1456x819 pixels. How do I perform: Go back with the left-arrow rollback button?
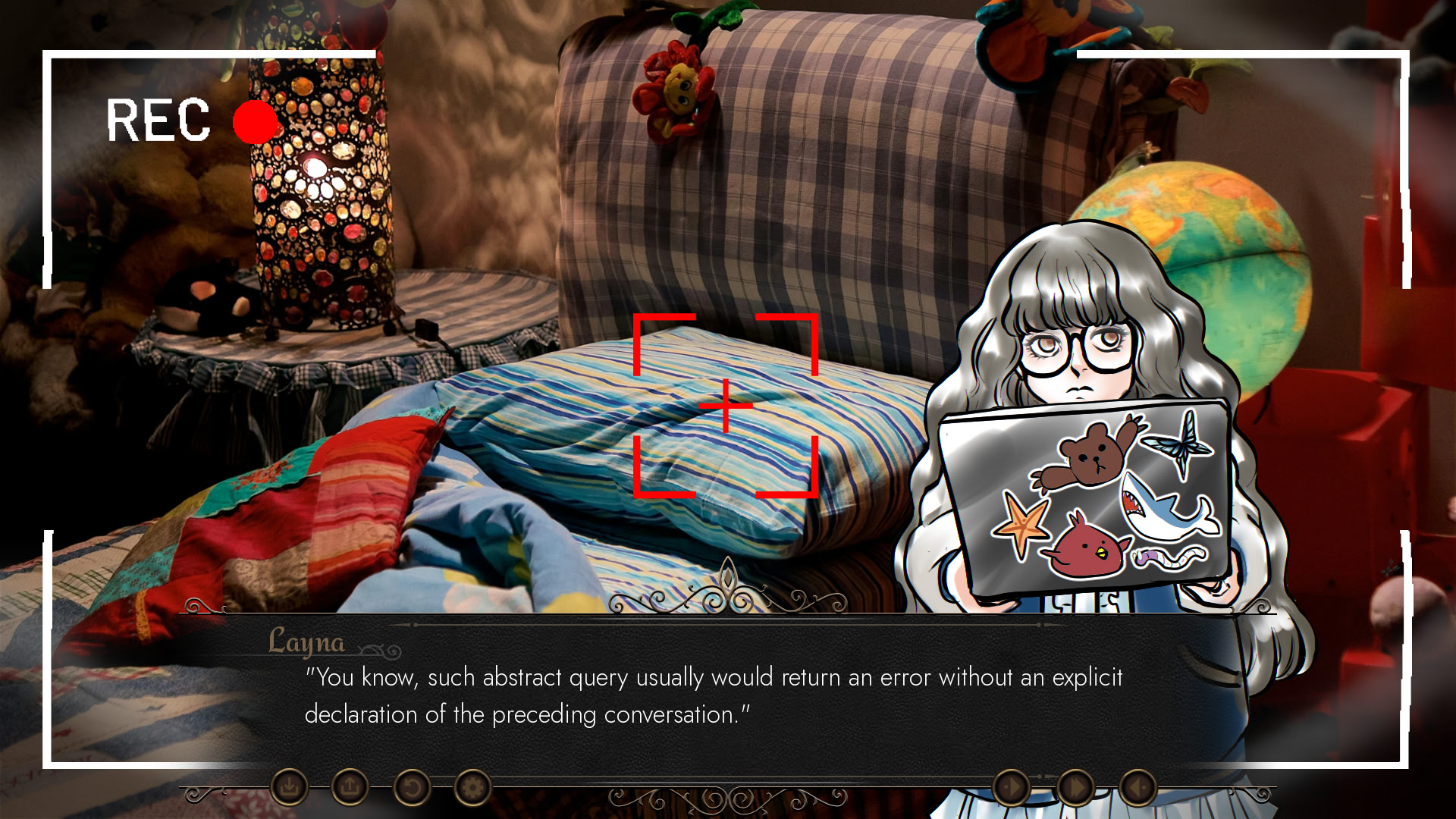click(1137, 788)
